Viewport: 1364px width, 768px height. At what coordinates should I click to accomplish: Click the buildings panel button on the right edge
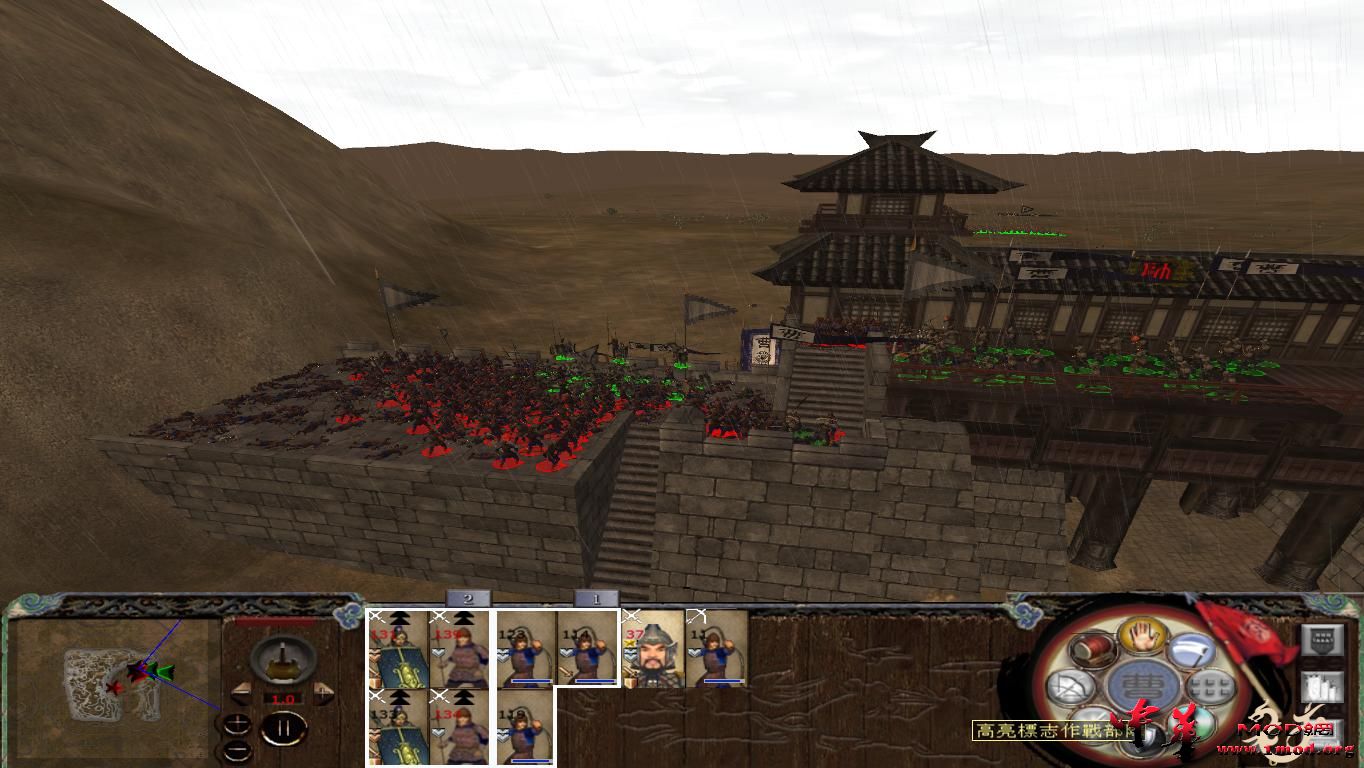coord(1322,688)
